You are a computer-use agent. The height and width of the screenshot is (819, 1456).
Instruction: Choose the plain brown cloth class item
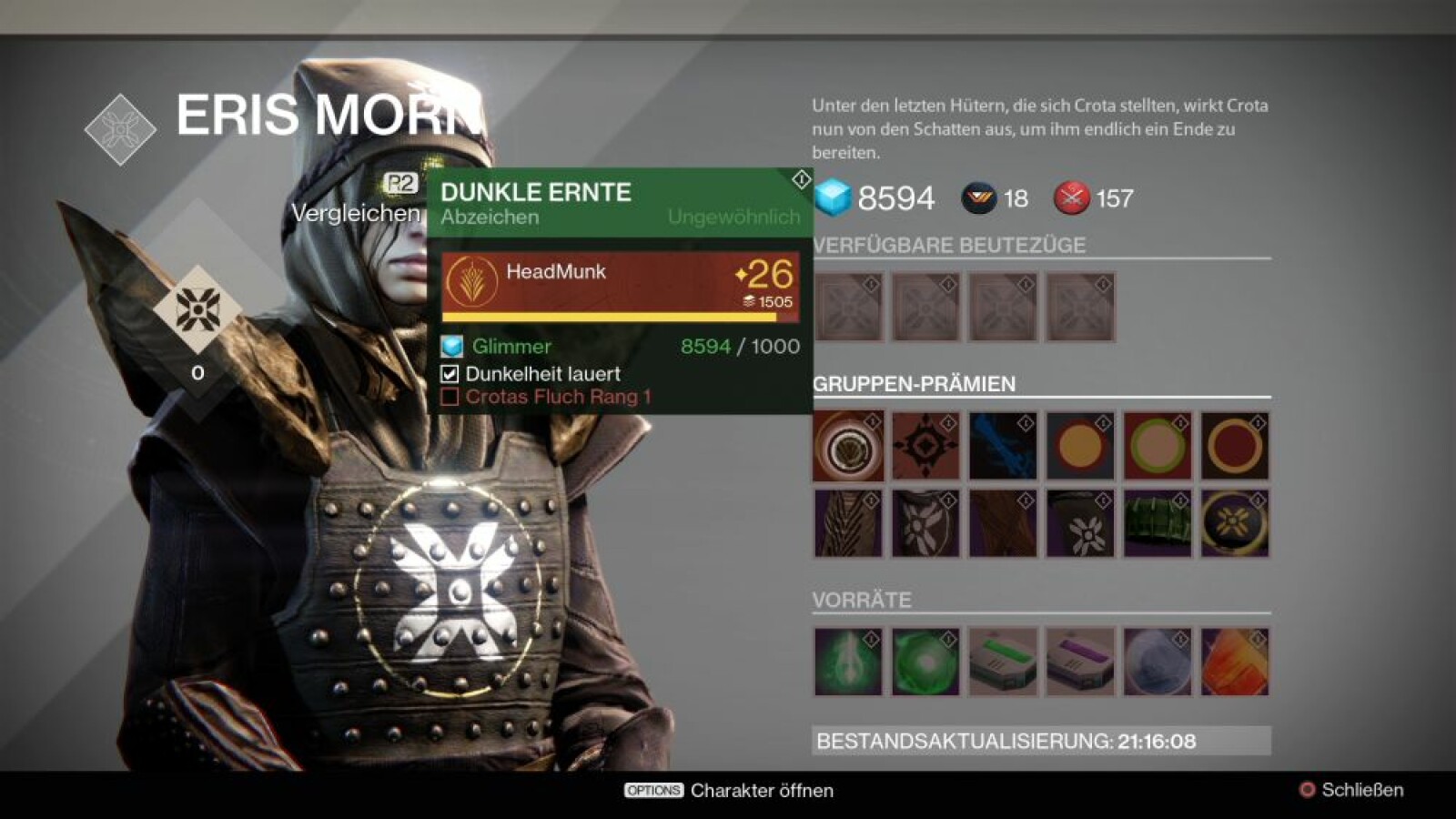[x=1002, y=523]
